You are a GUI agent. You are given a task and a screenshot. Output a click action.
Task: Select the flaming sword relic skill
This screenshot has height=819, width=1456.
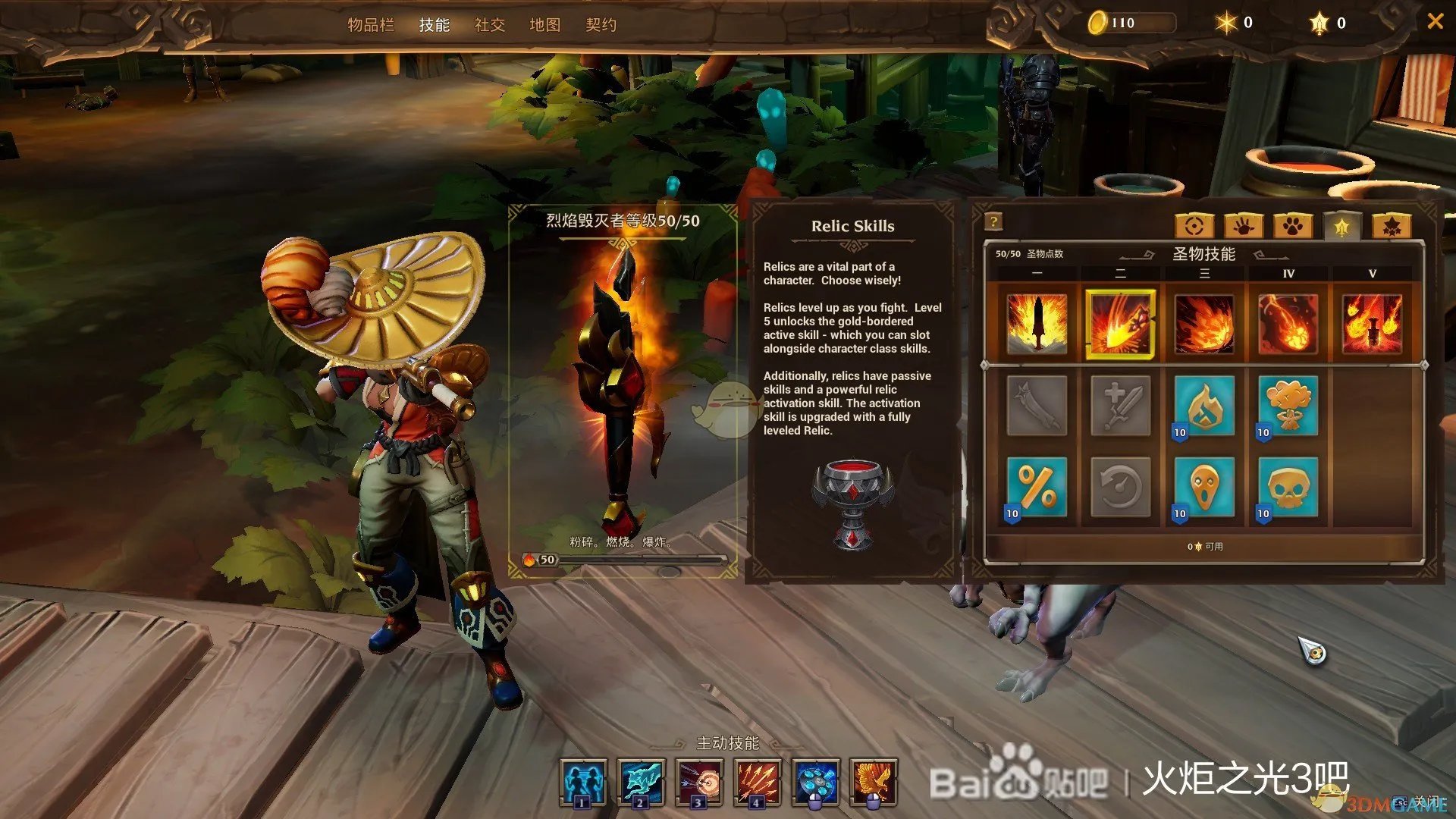pos(1037,324)
